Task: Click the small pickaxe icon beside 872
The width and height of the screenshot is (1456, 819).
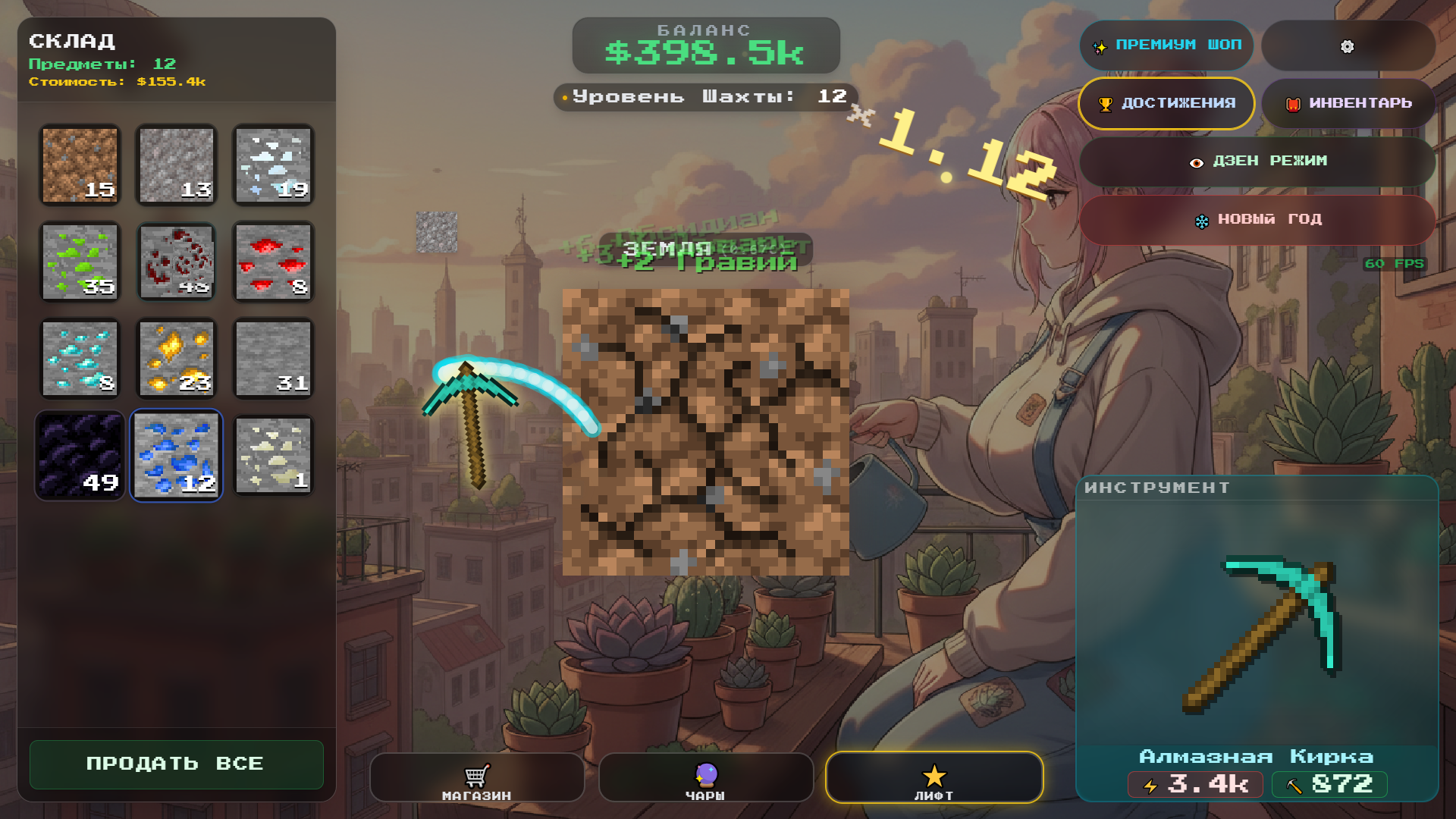Action: click(x=1293, y=785)
